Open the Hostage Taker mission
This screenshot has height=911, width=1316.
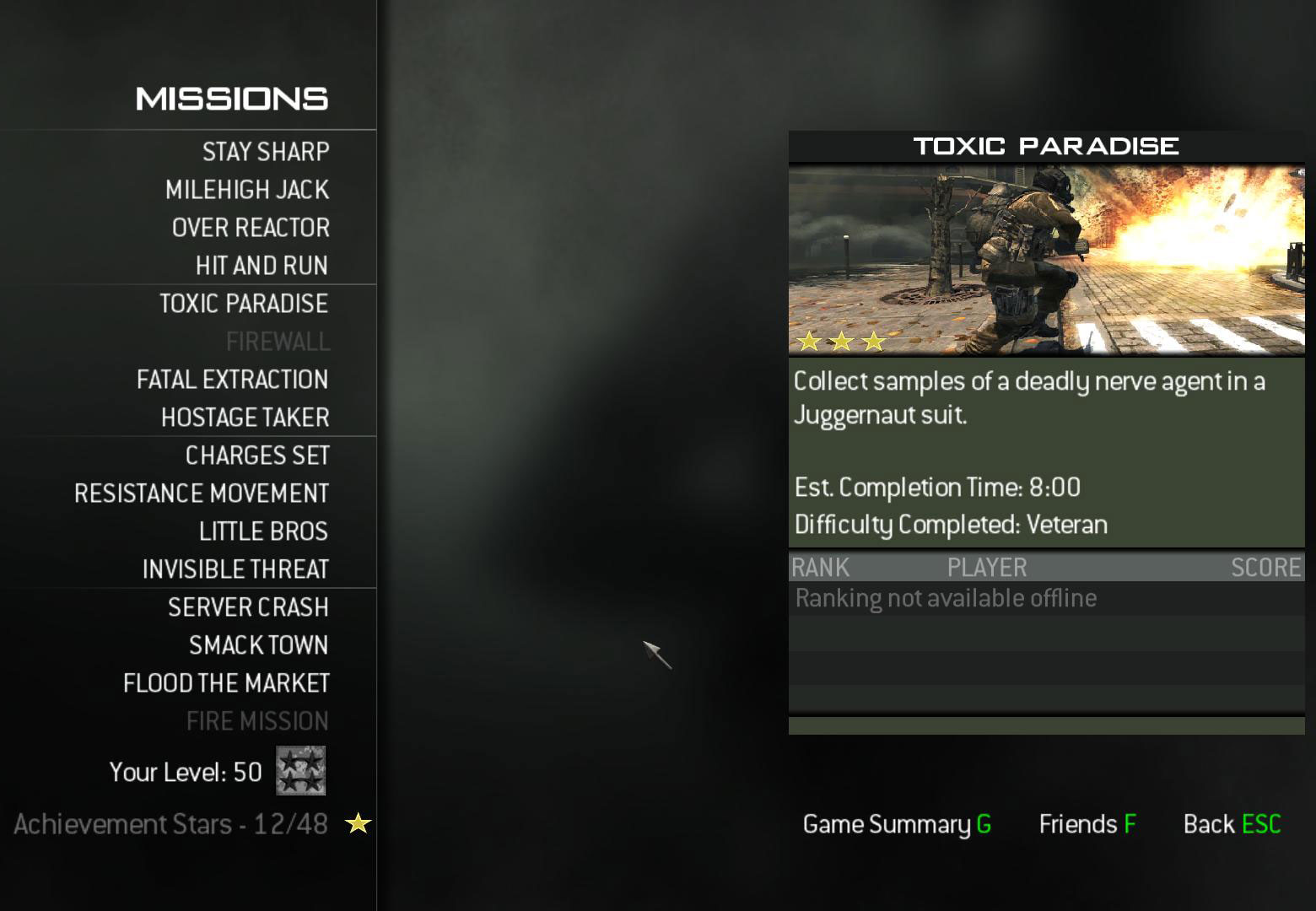point(245,418)
